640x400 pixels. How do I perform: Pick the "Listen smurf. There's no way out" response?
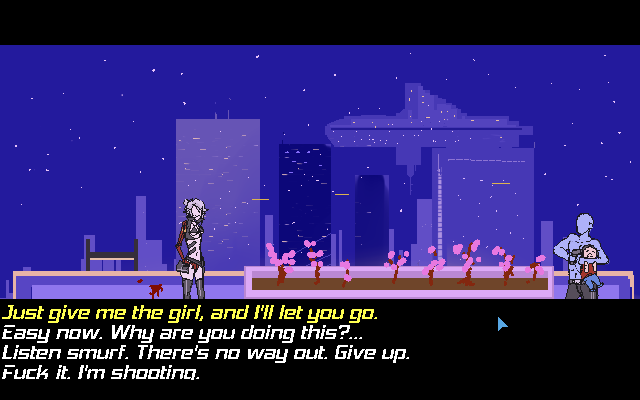[x=205, y=353]
